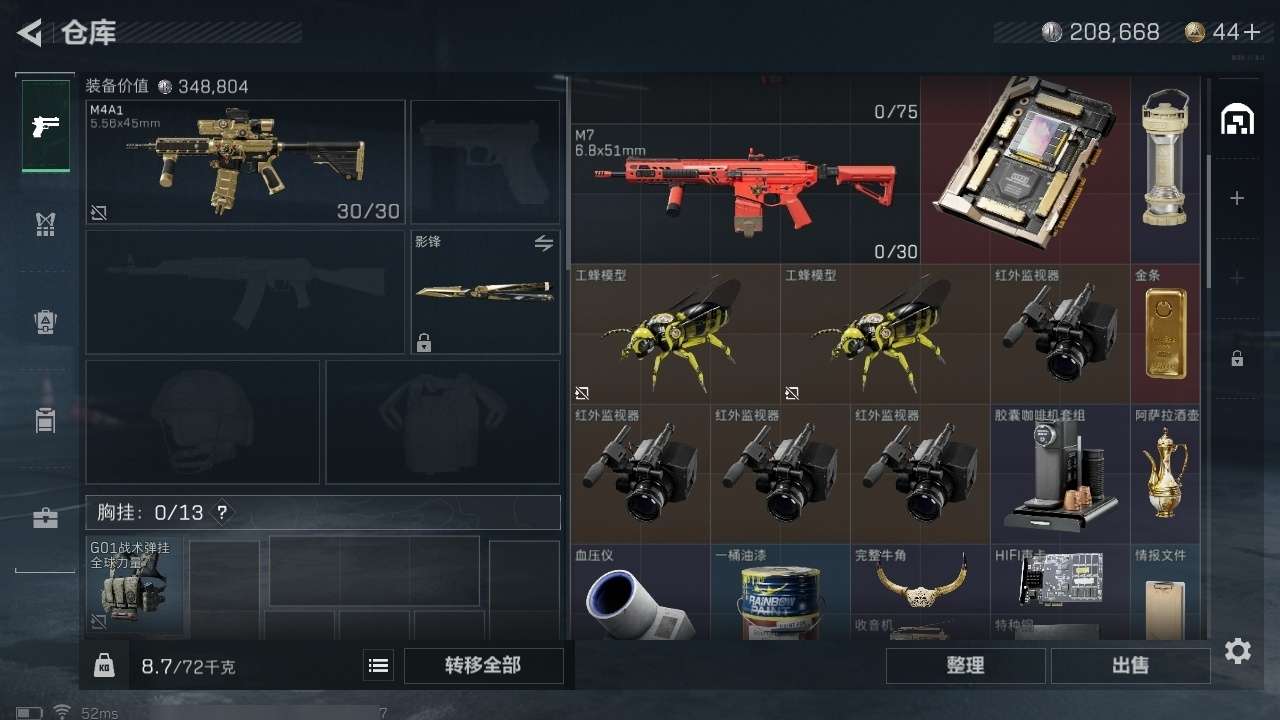Viewport: 1280px width, 720px height.
Task: Click the 整理 sort button
Action: coord(965,665)
